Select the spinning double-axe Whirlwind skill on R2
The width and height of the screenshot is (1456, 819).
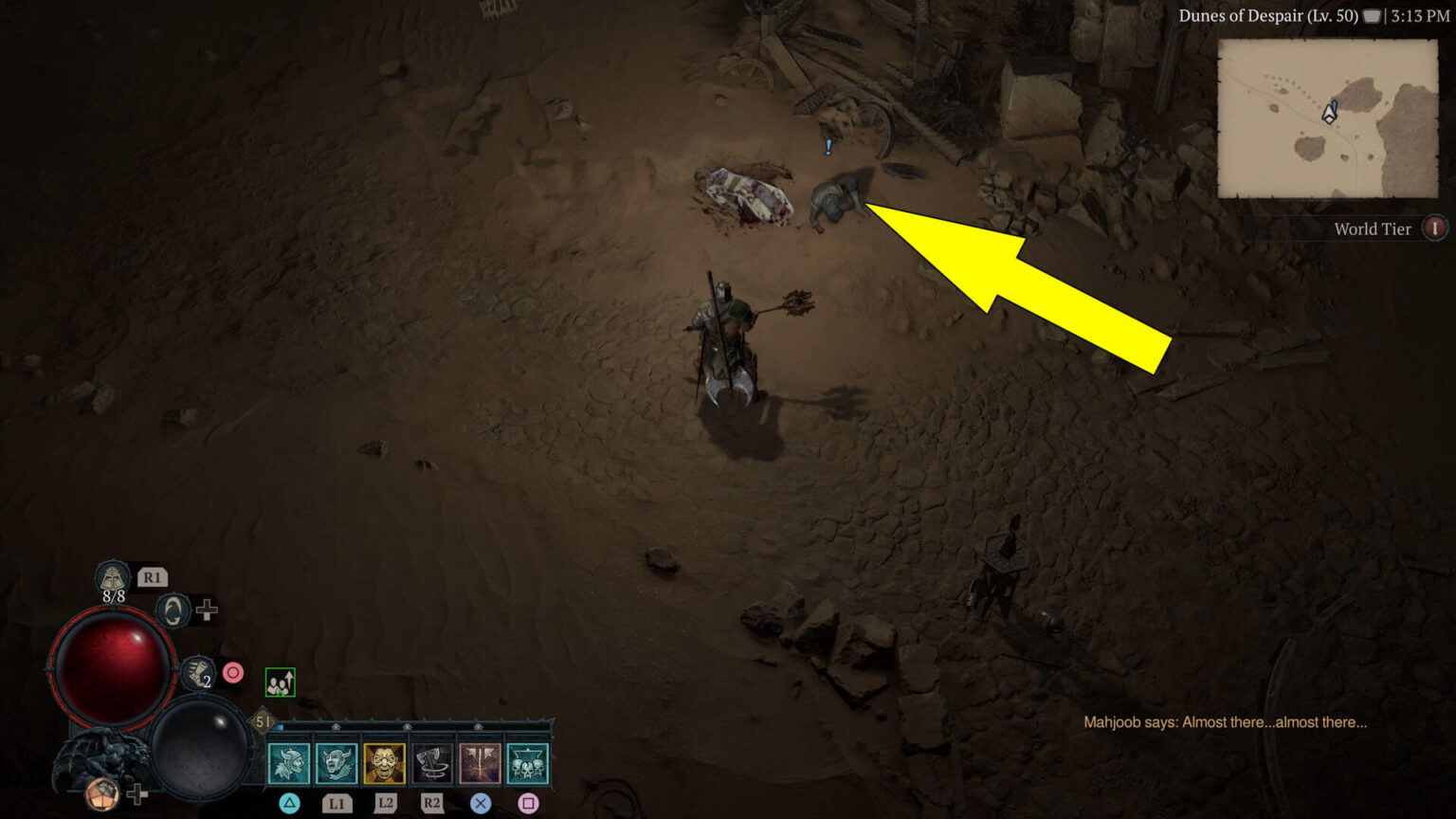(433, 762)
